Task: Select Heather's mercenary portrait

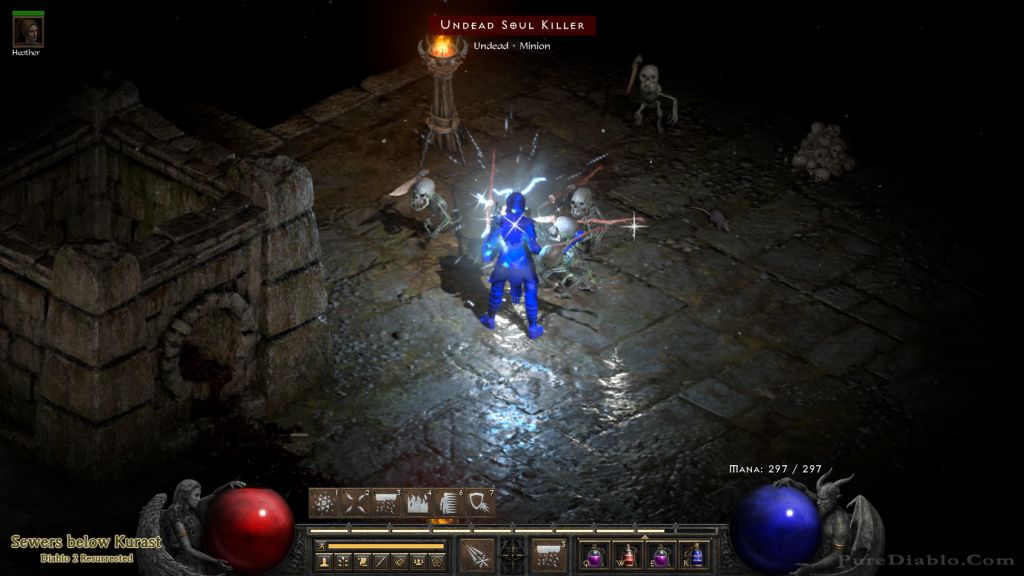Action: [x=27, y=31]
